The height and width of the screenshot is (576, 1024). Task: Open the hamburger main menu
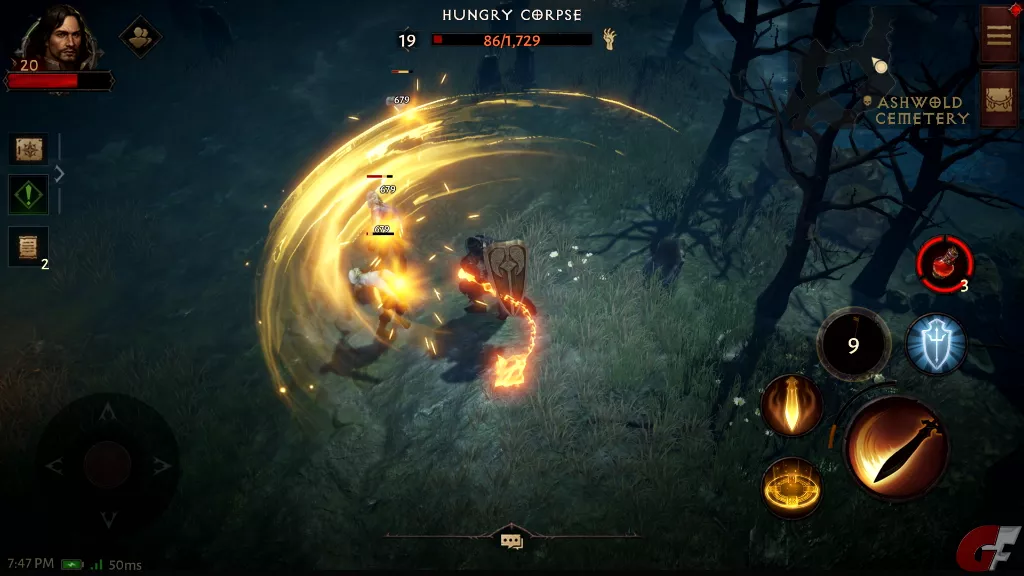point(998,34)
